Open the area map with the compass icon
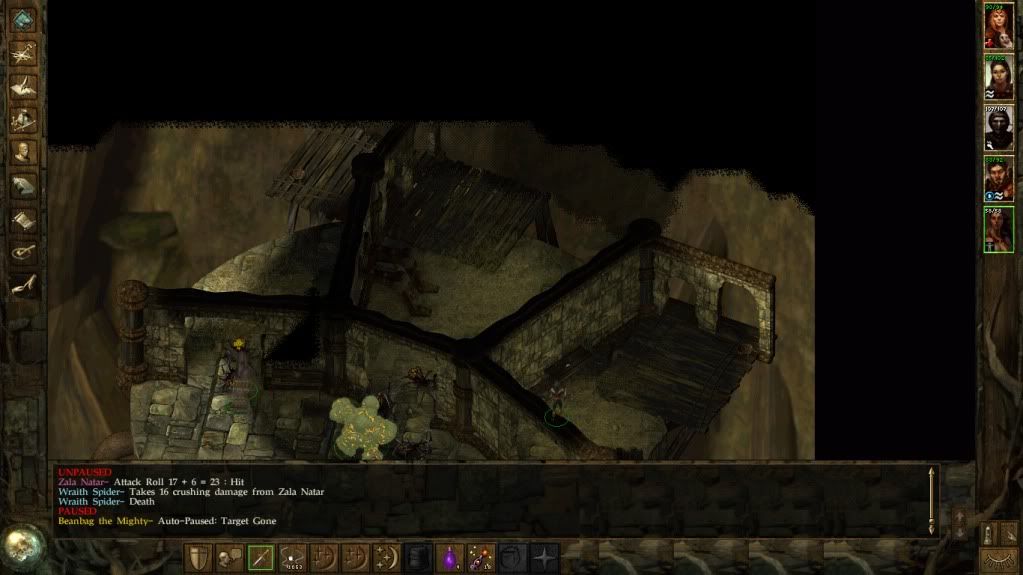Screen dimensions: 1023x575 click(x=23, y=52)
